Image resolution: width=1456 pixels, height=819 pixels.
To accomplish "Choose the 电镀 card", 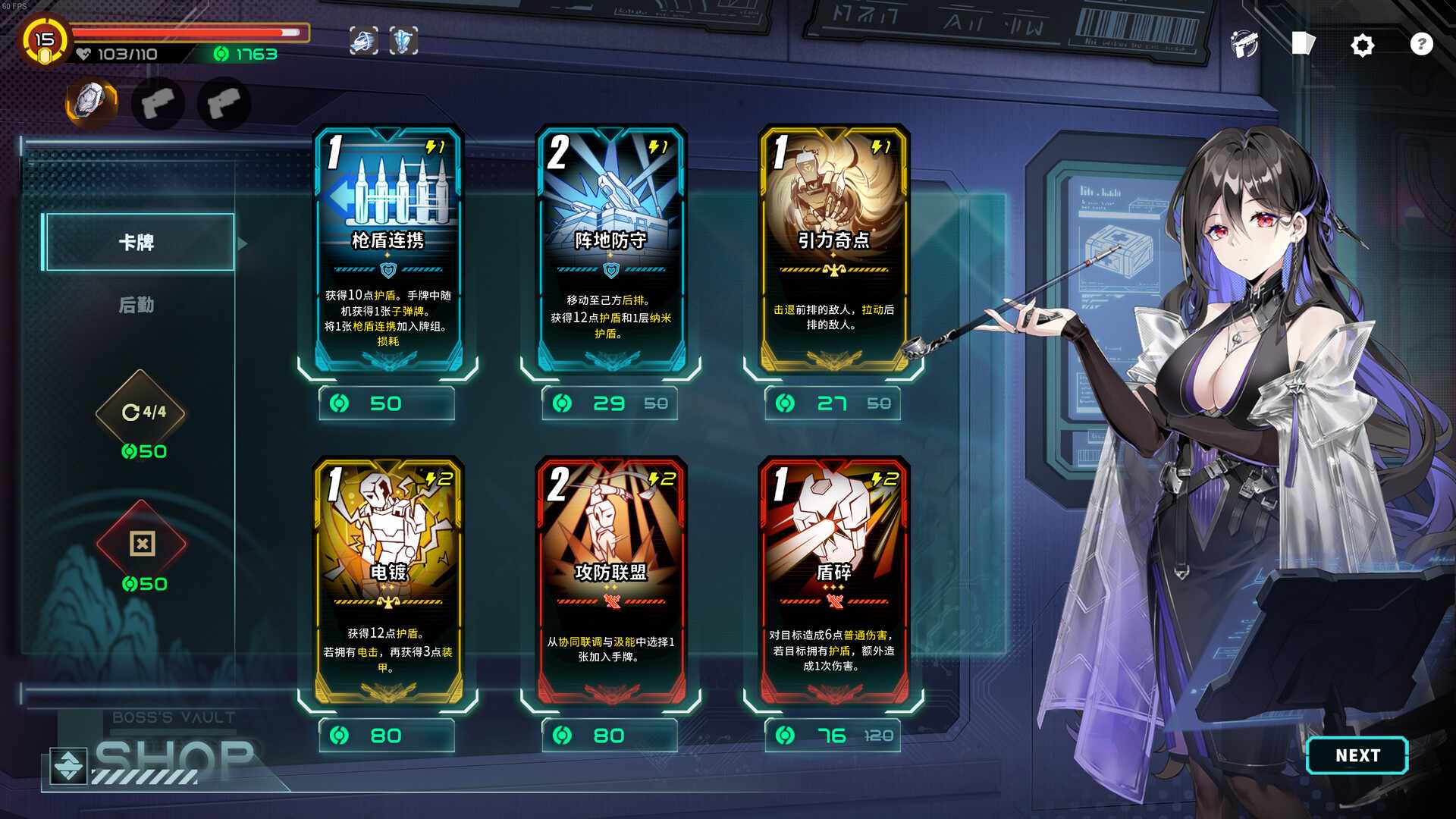I will click(388, 582).
